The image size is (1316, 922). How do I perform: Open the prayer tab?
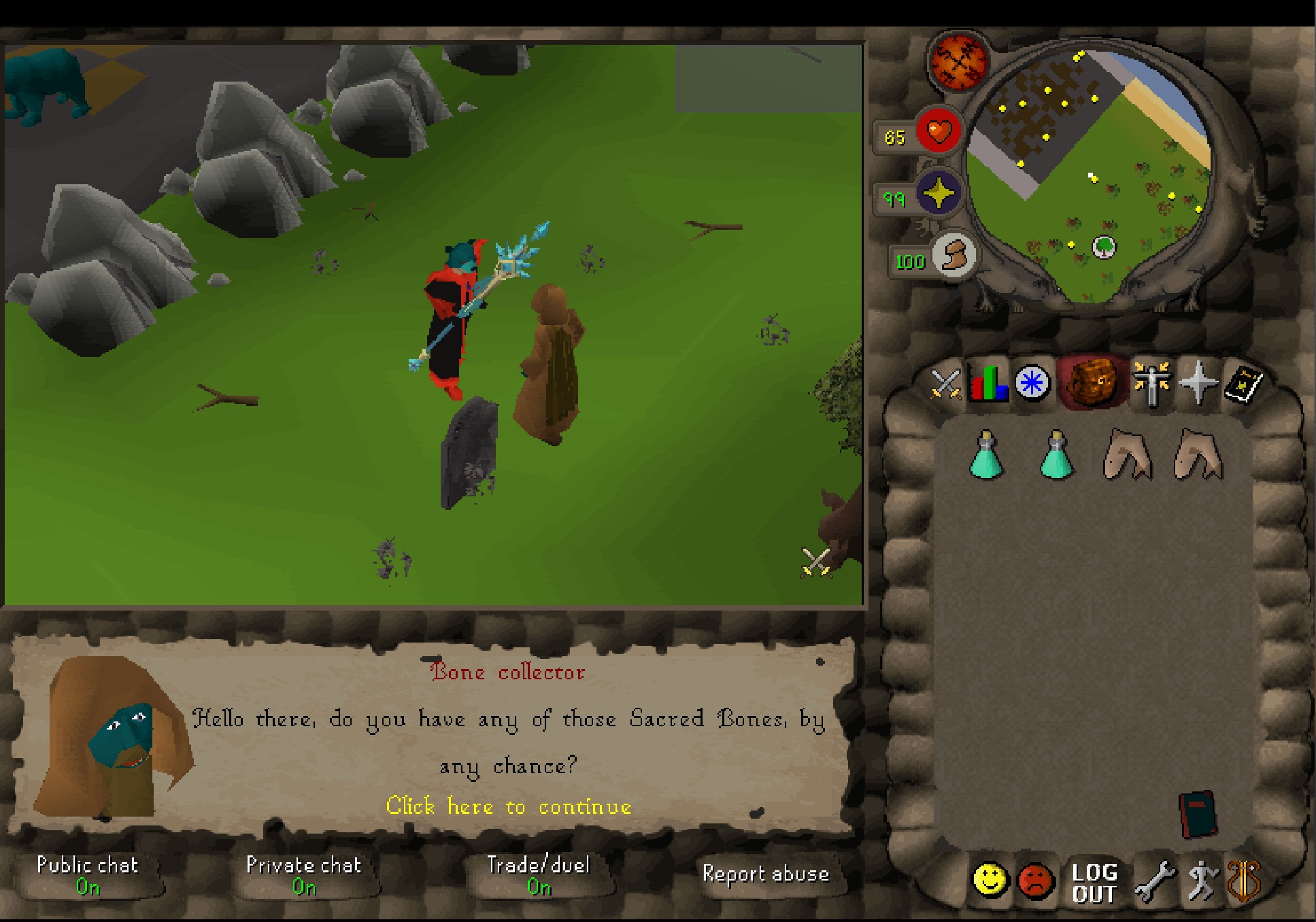click(x=1198, y=383)
